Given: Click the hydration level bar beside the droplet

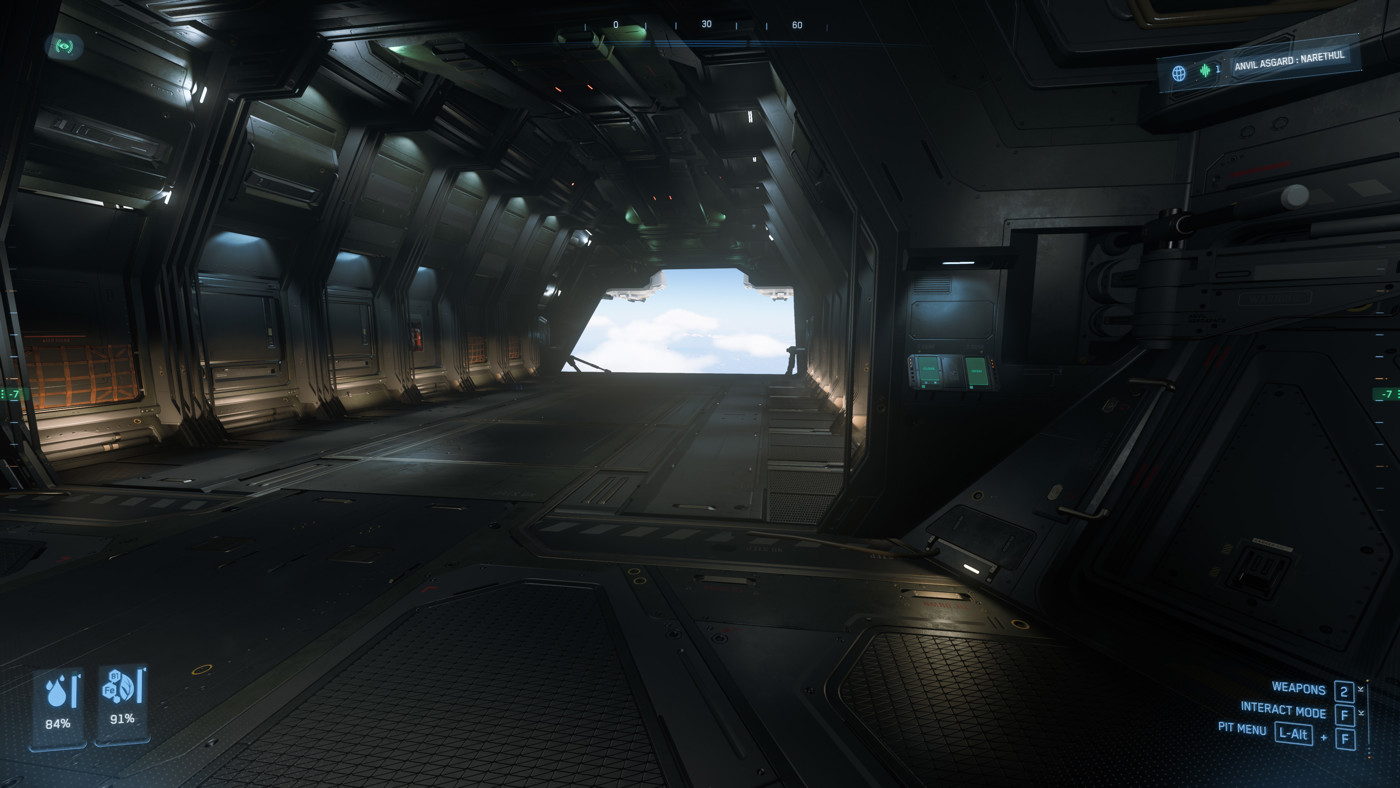Looking at the screenshot, I should (74, 689).
